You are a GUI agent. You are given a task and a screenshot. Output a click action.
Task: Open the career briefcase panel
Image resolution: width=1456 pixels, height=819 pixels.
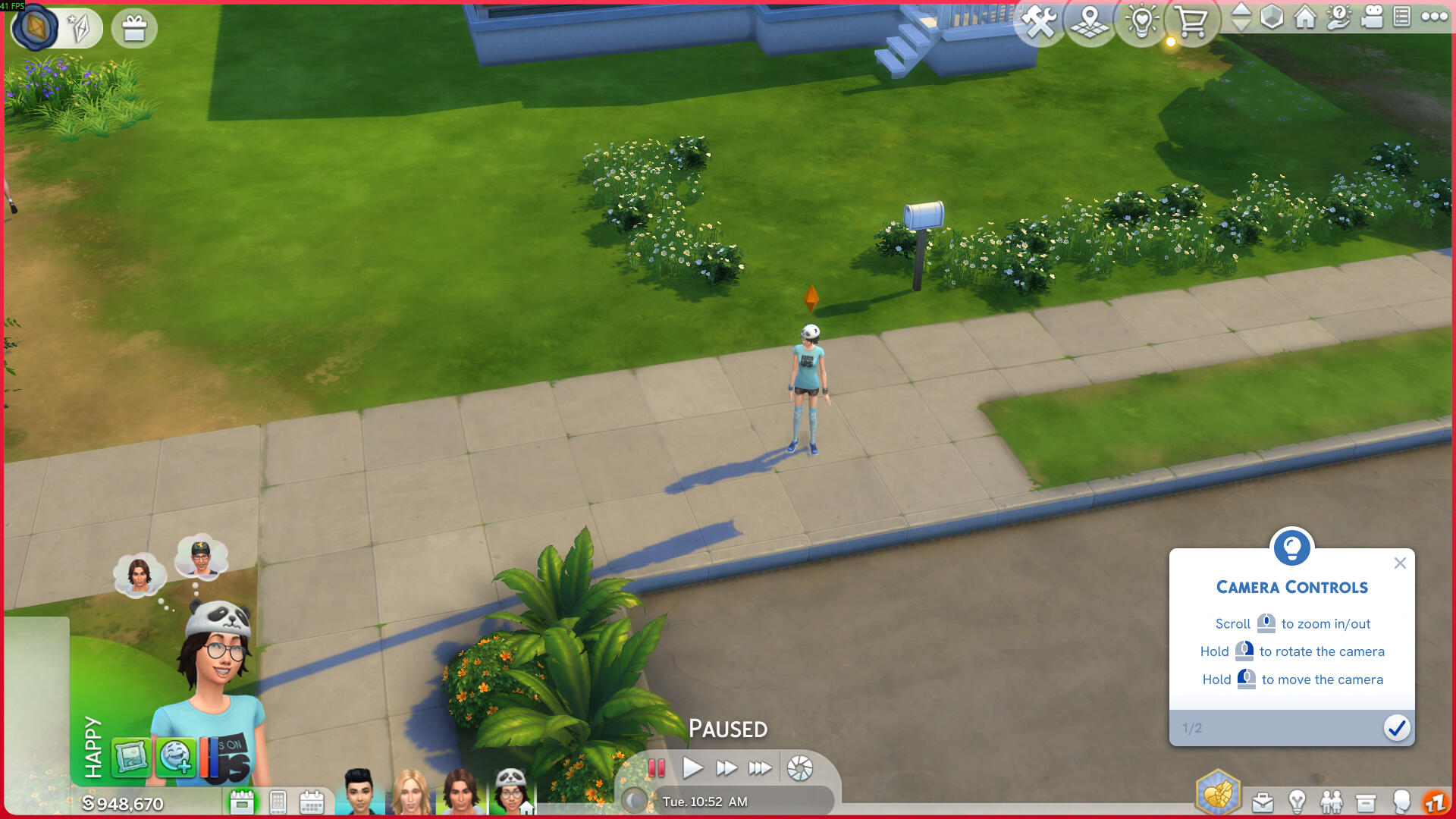(1263, 802)
